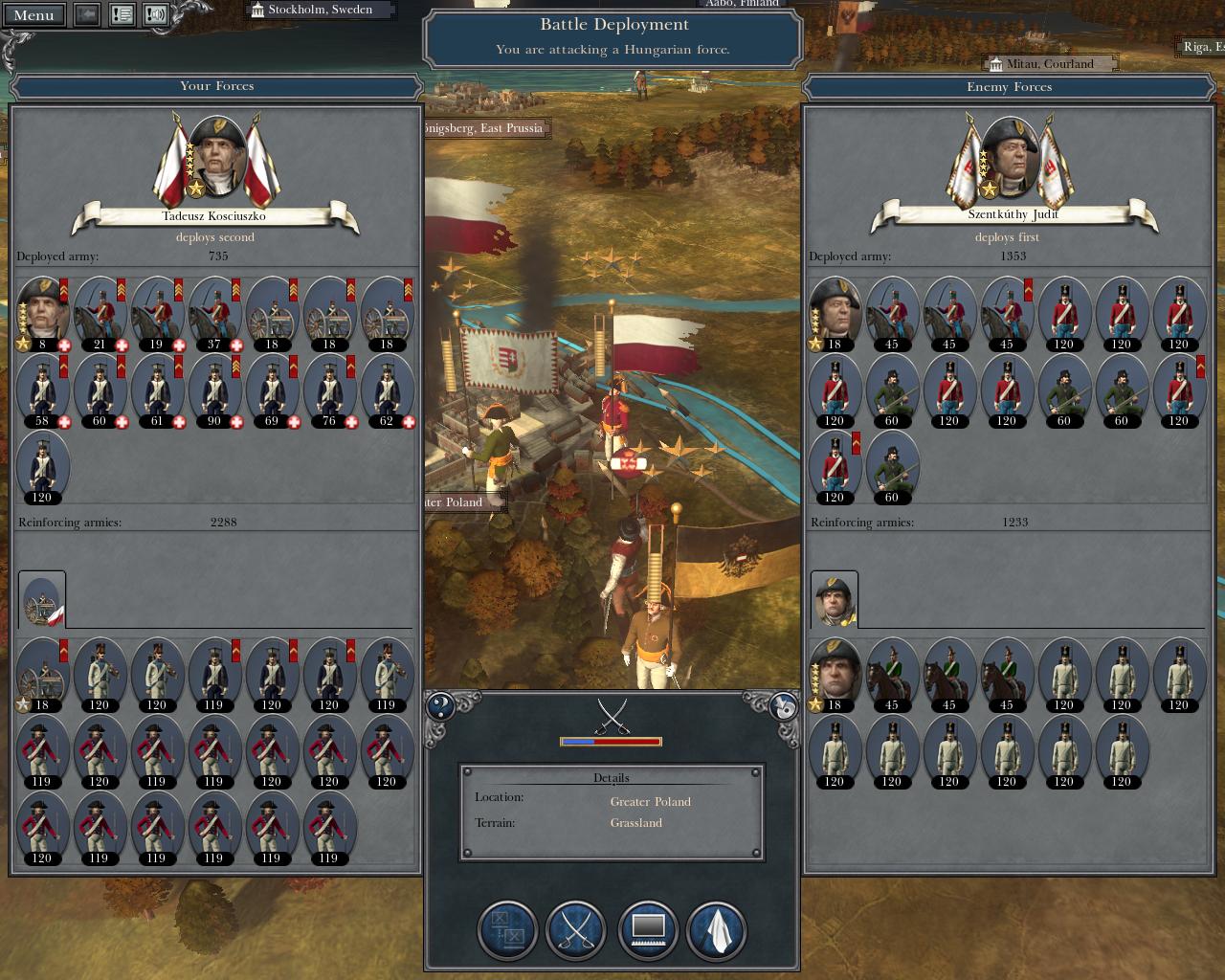
Task: Select your cavalry unit with 37 men
Action: coord(214,312)
